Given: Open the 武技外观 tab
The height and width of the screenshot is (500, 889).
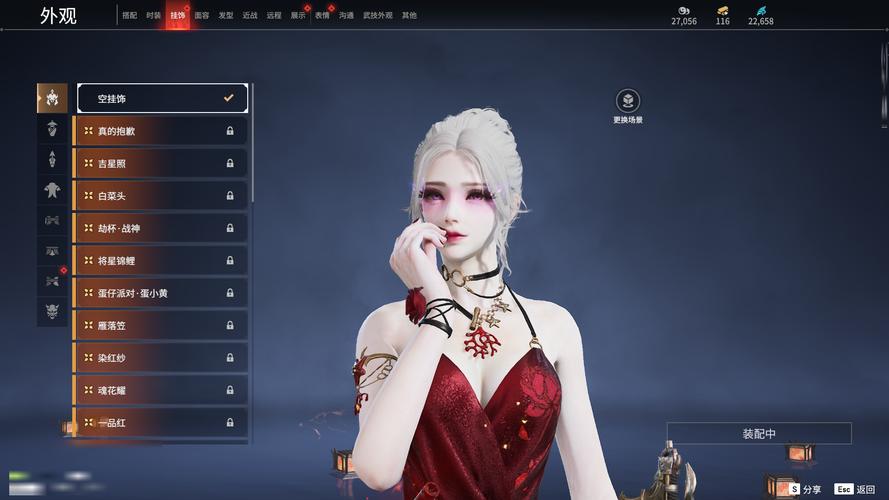Looking at the screenshot, I should (378, 16).
